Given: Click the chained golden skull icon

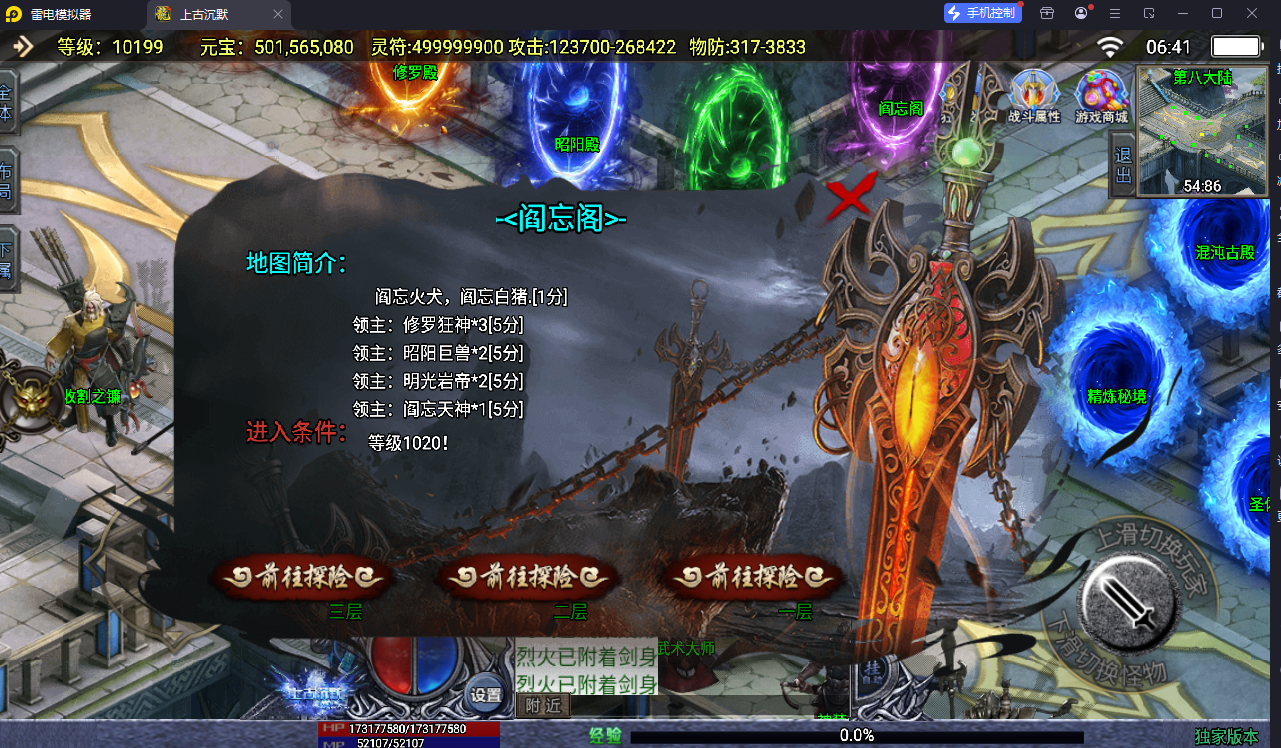Looking at the screenshot, I should (x=28, y=396).
